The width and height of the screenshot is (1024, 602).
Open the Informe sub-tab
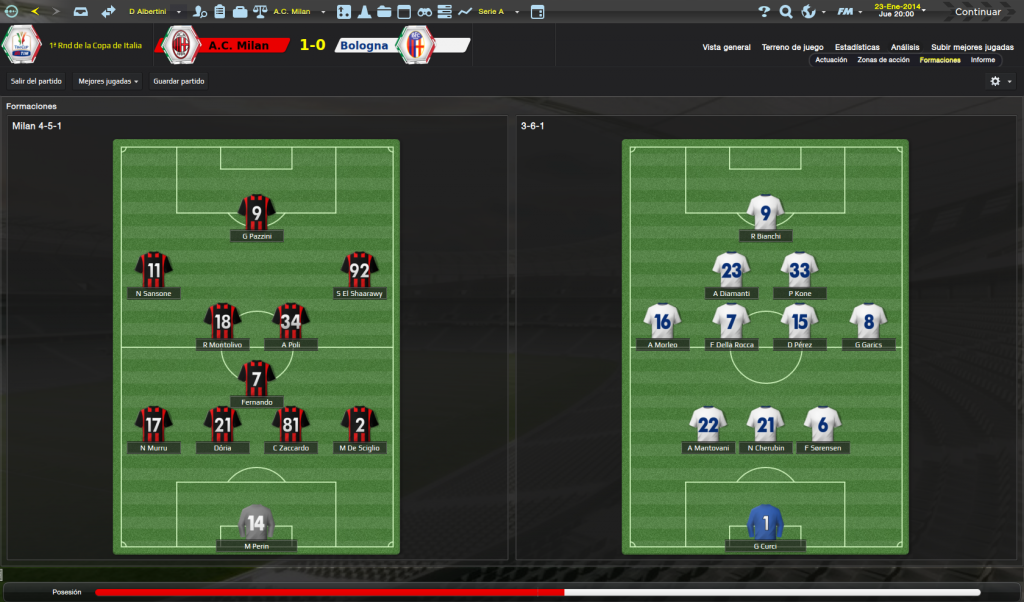[x=982, y=60]
